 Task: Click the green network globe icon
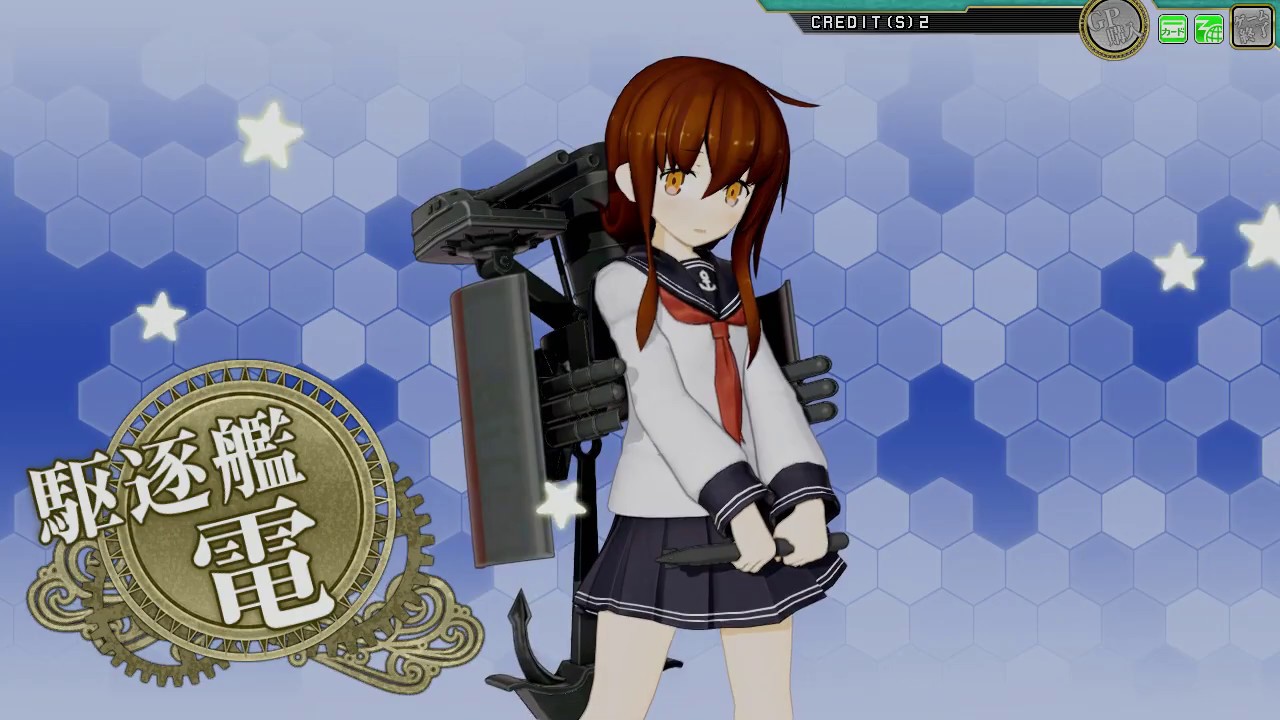[1209, 30]
